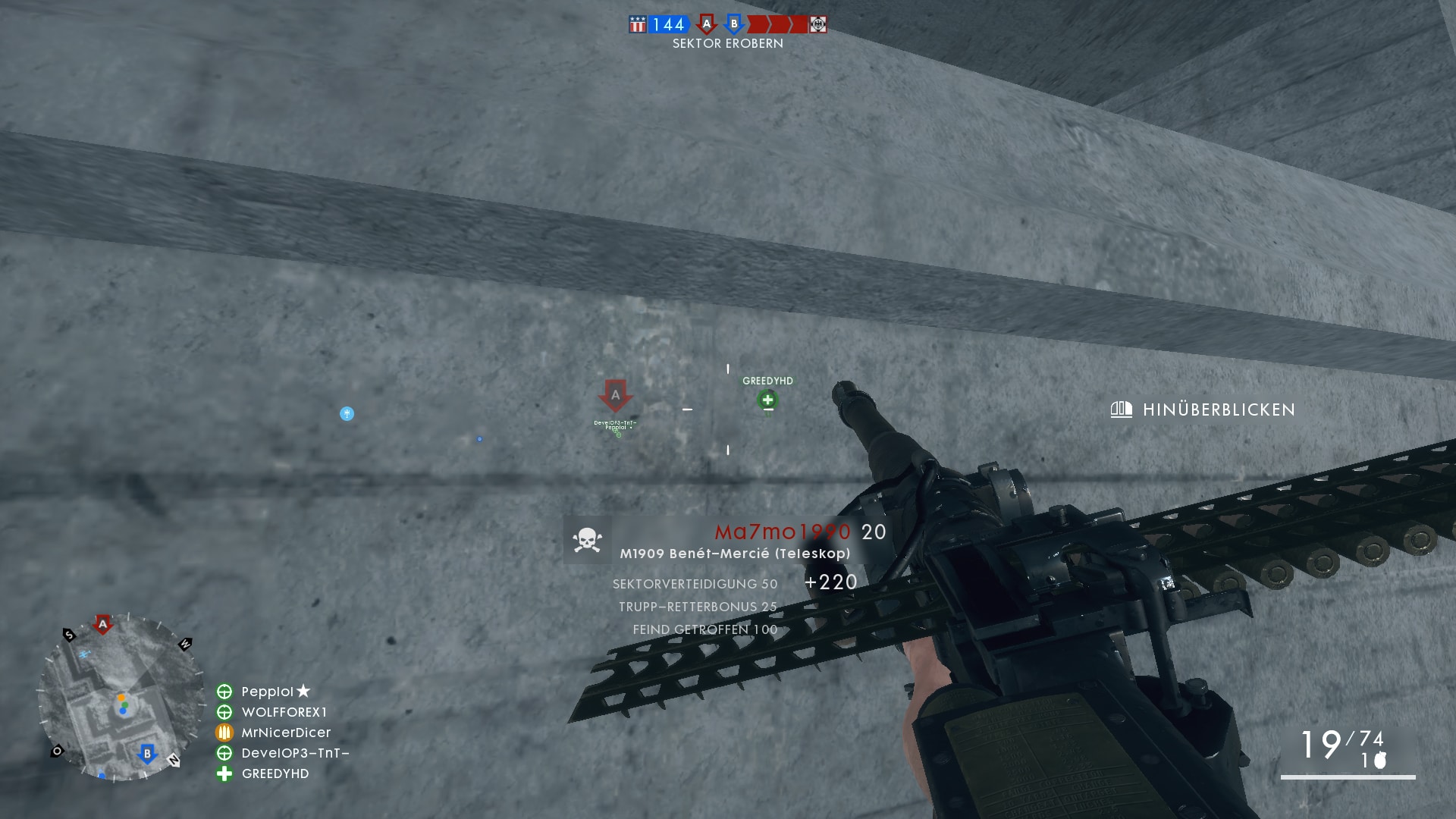Choose WOLFFOREX1 in the squad list
The image size is (1456, 819).
284,712
